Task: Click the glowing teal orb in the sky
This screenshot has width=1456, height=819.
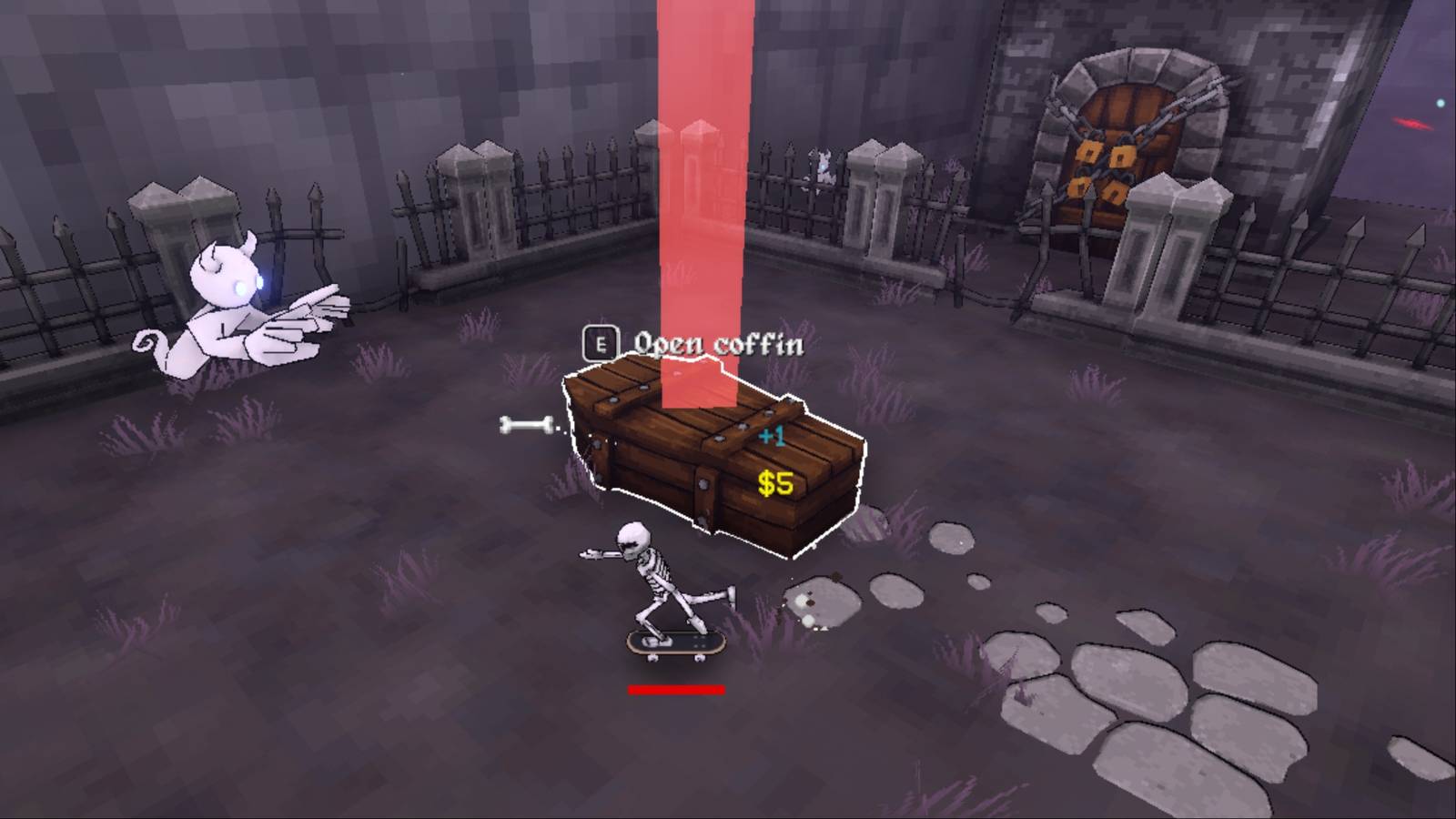Action: point(1441,103)
